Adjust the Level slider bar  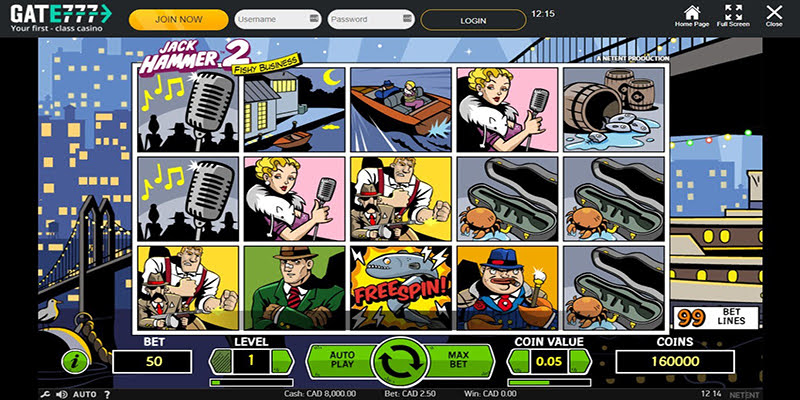click(249, 382)
